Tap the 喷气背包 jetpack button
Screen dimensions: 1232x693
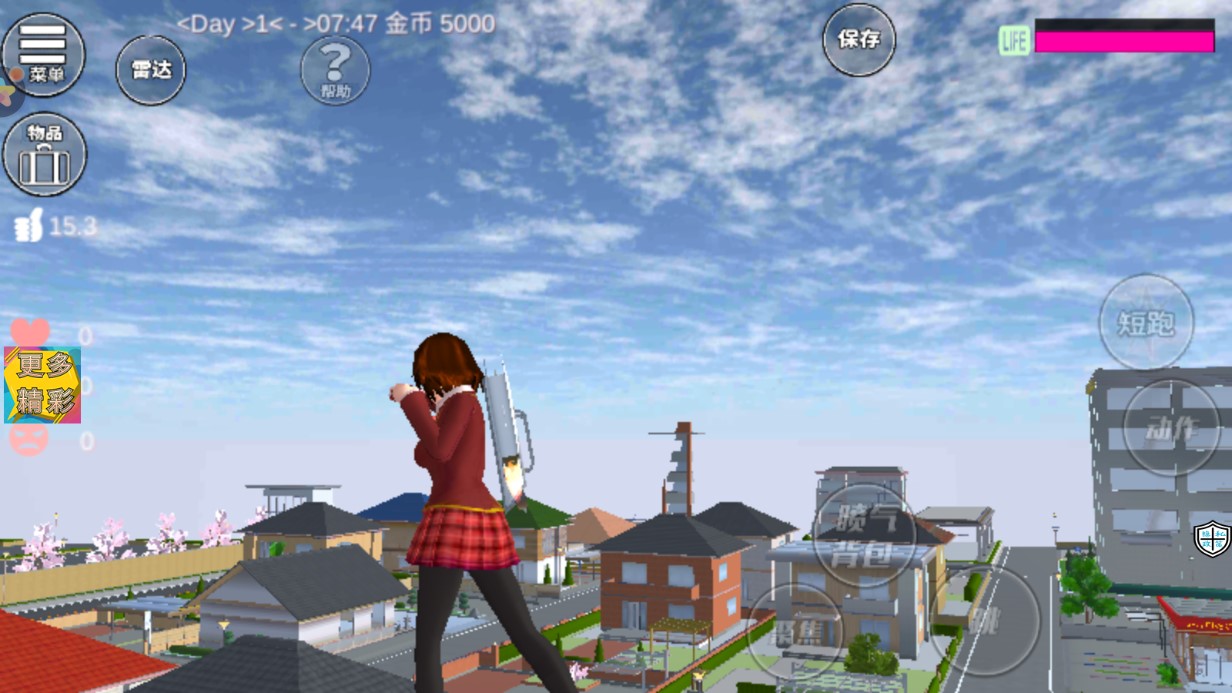pos(863,537)
